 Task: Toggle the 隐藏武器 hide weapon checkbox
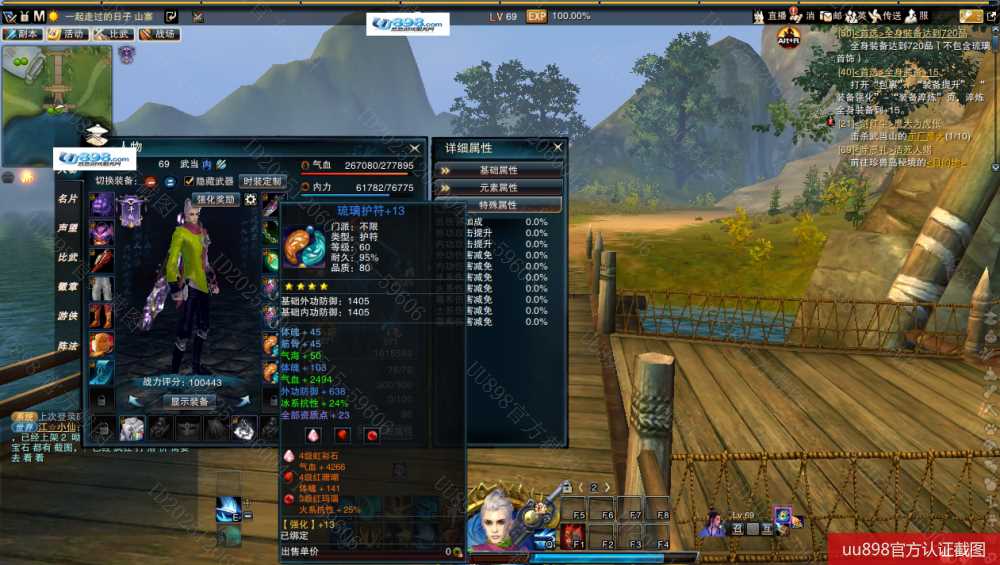pyautogui.click(x=189, y=181)
